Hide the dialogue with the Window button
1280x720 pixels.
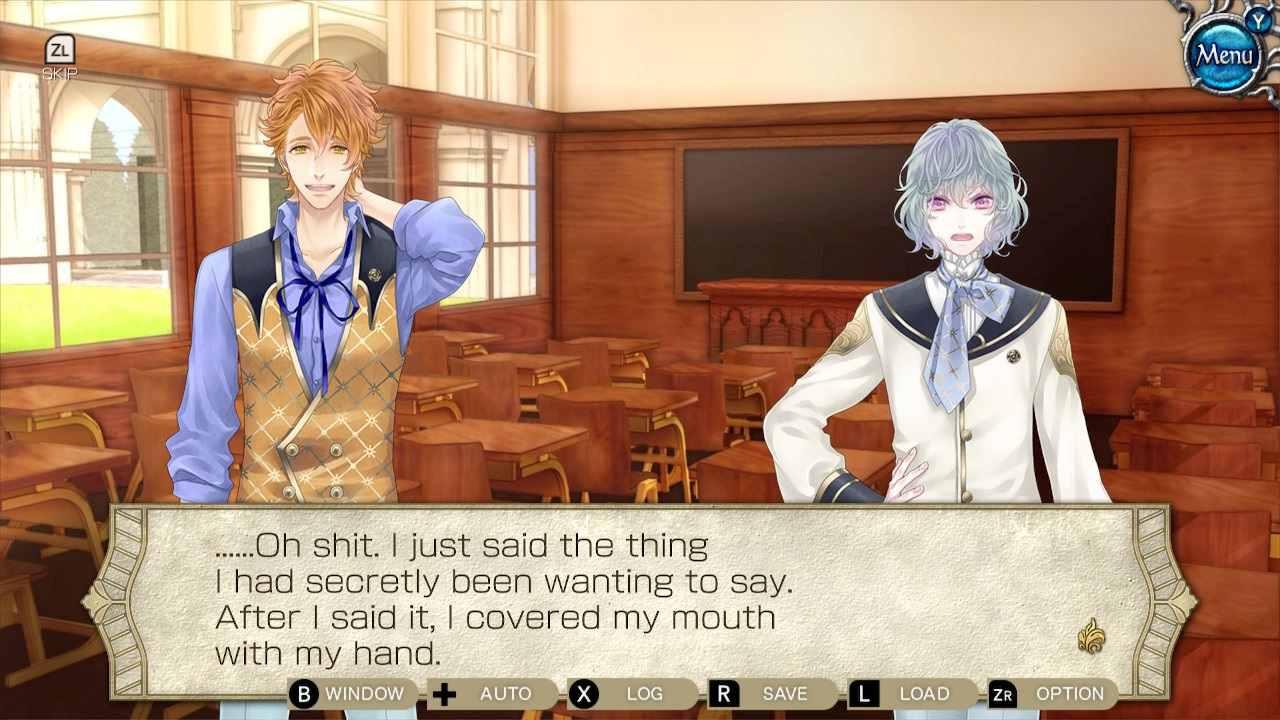coord(349,694)
